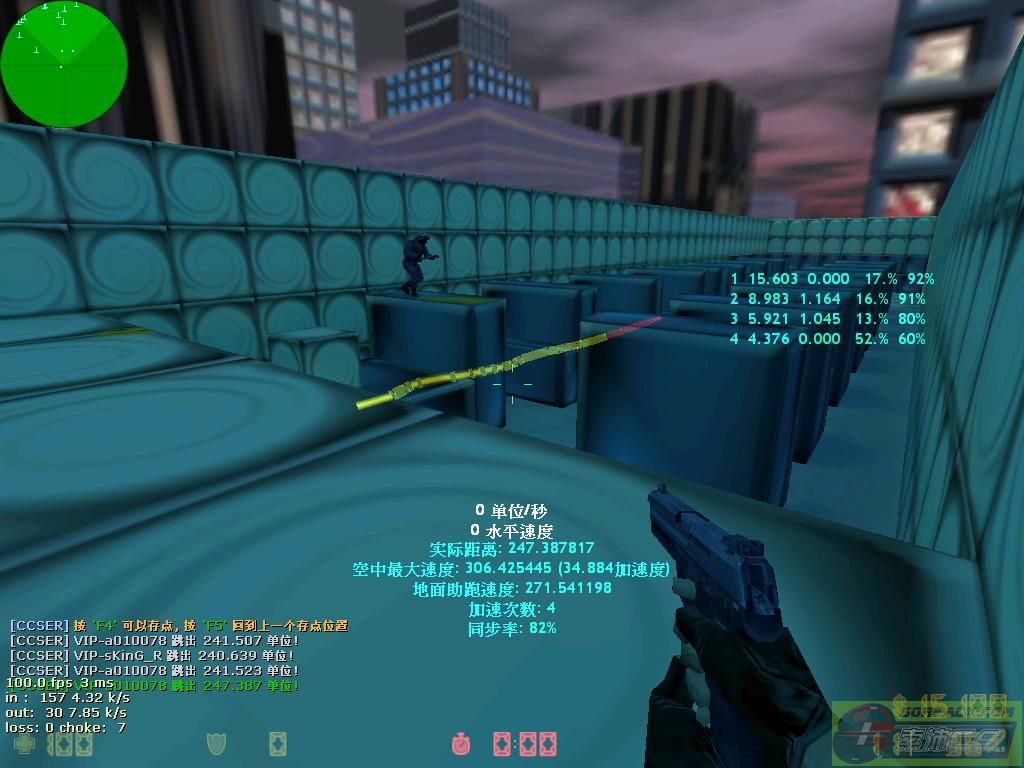Click the green circular radar
Image resolution: width=1024 pixels, height=768 pixels.
click(64, 64)
